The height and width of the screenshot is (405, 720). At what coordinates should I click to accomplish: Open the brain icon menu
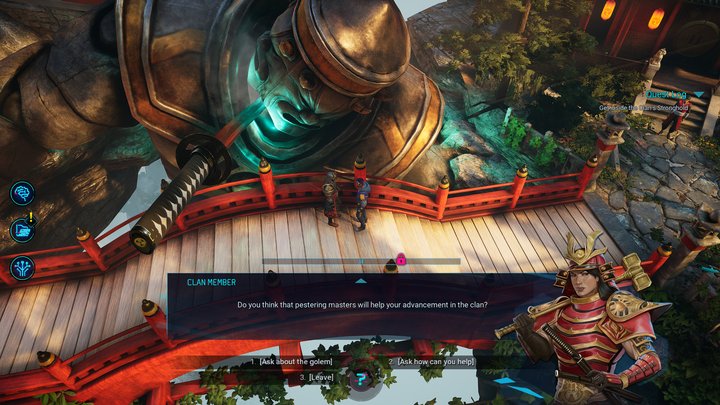tap(22, 193)
